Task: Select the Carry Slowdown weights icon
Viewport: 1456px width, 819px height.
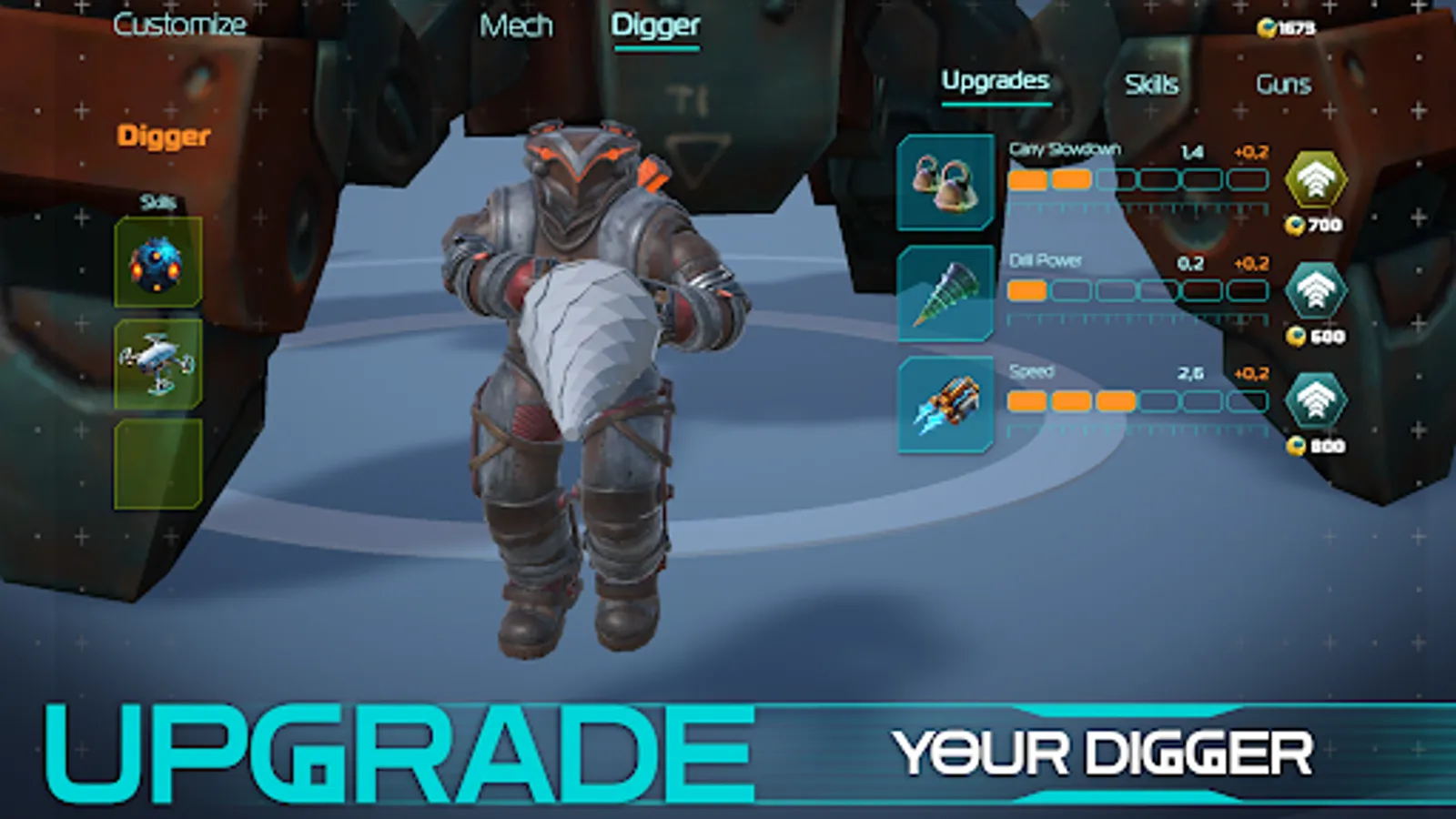Action: (x=944, y=180)
